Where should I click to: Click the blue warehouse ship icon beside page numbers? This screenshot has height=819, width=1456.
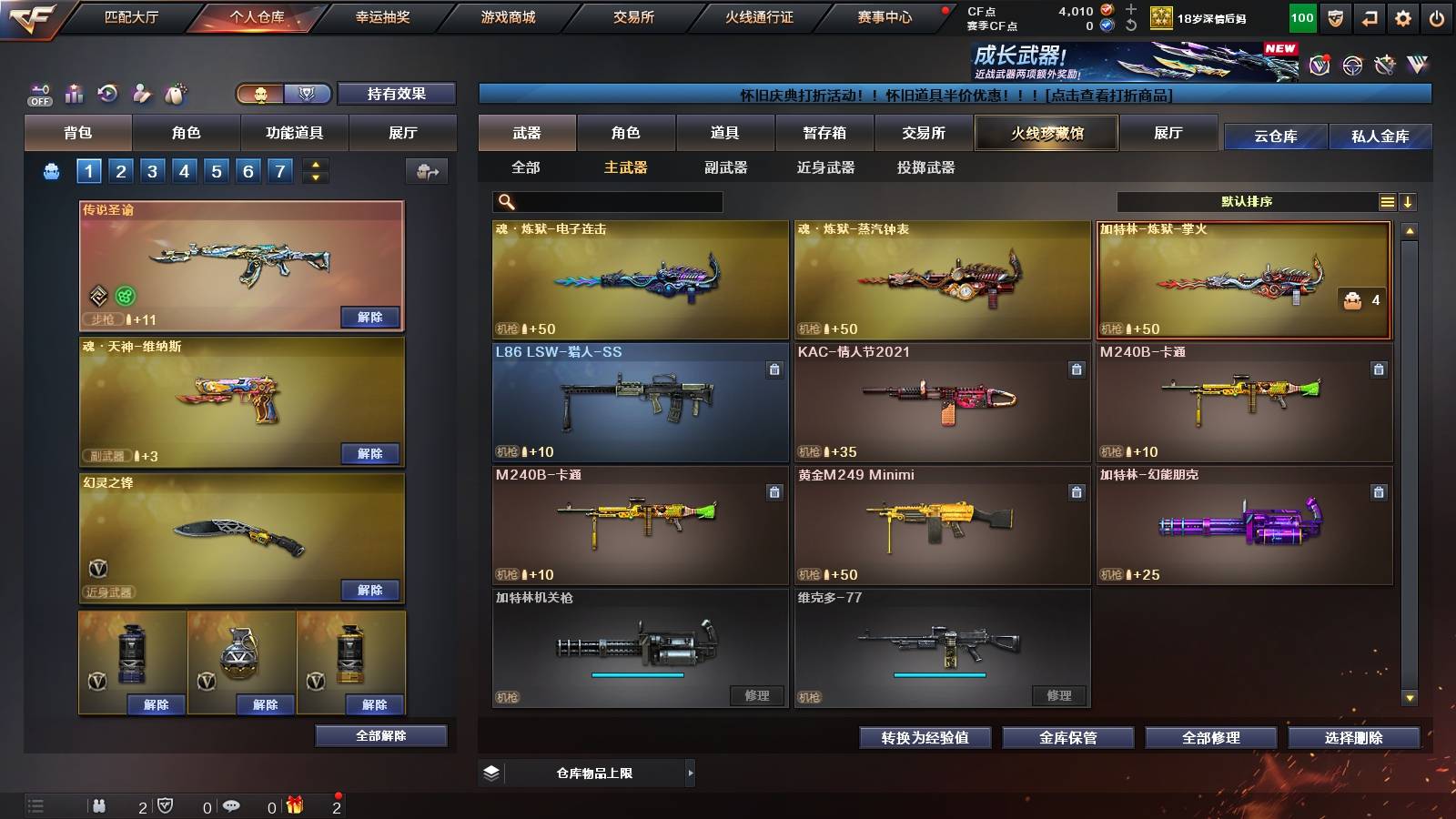51,170
